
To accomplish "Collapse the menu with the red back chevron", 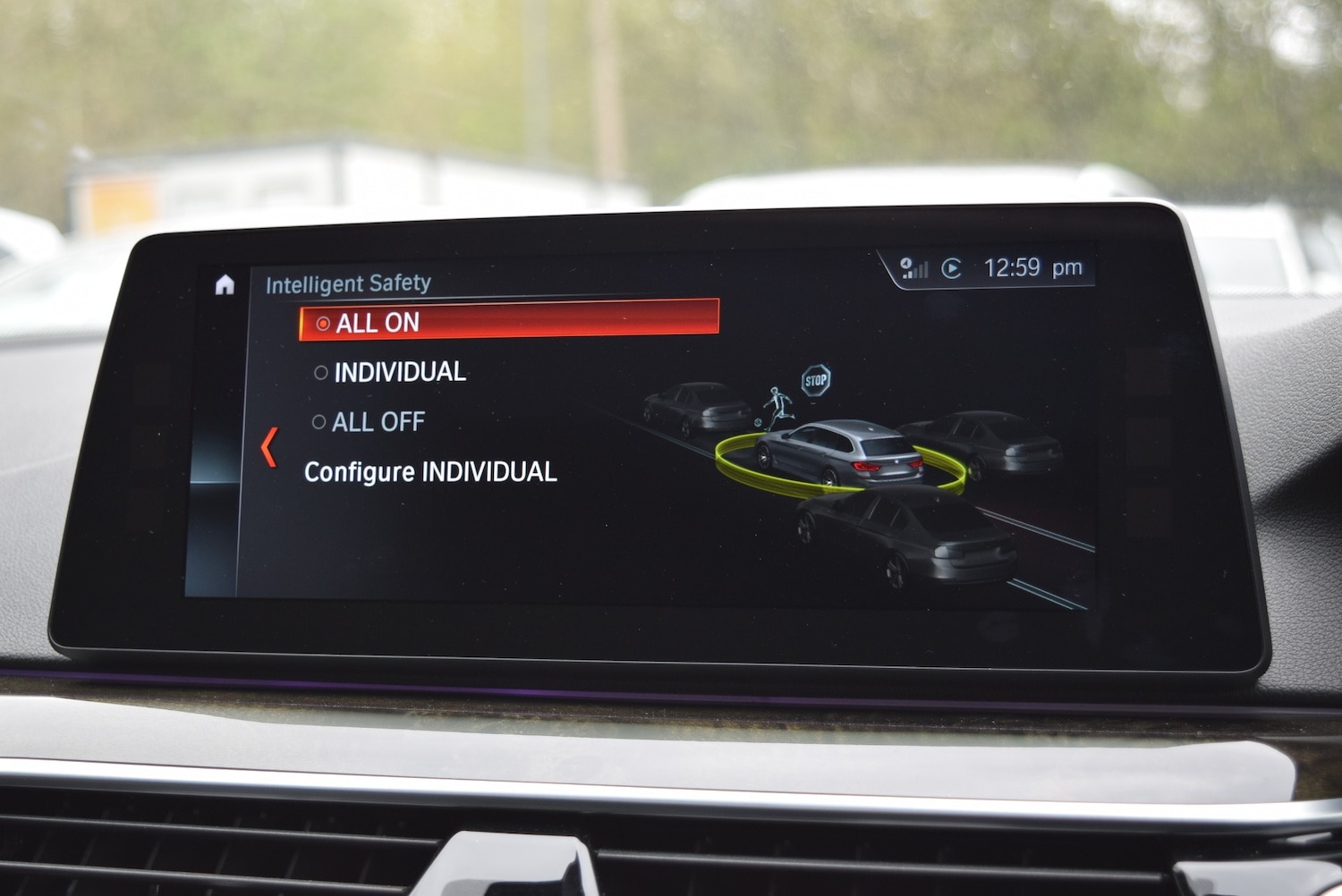I will [x=268, y=444].
